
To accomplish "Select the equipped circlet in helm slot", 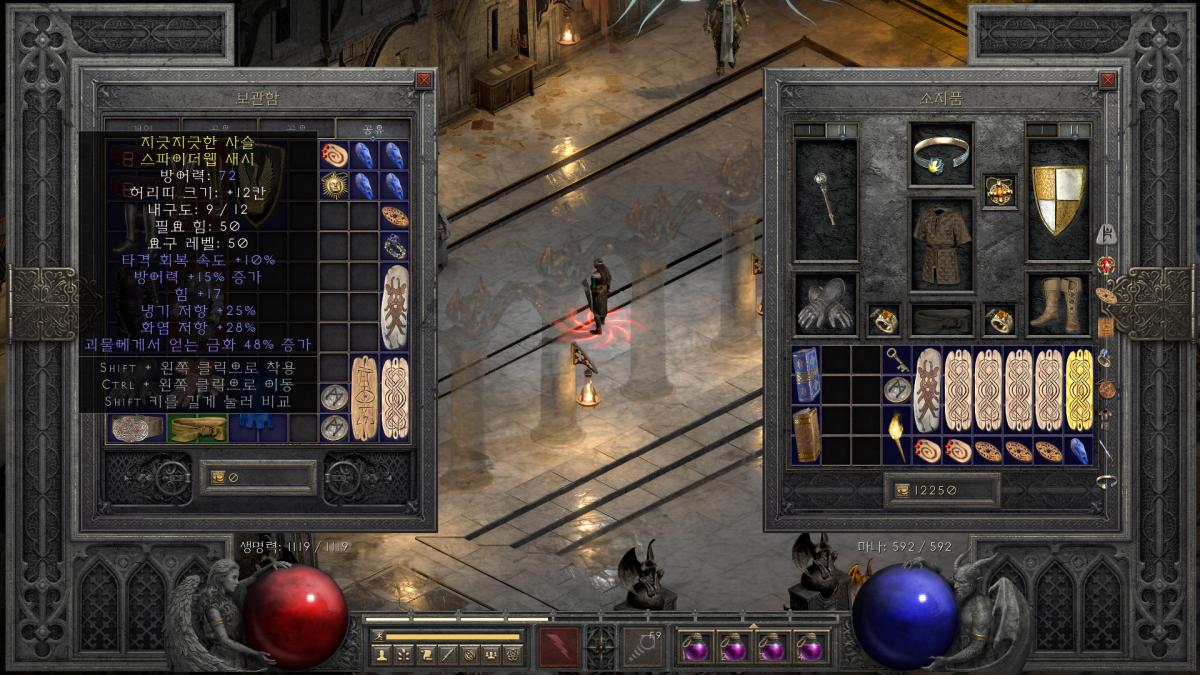I will (x=941, y=153).
